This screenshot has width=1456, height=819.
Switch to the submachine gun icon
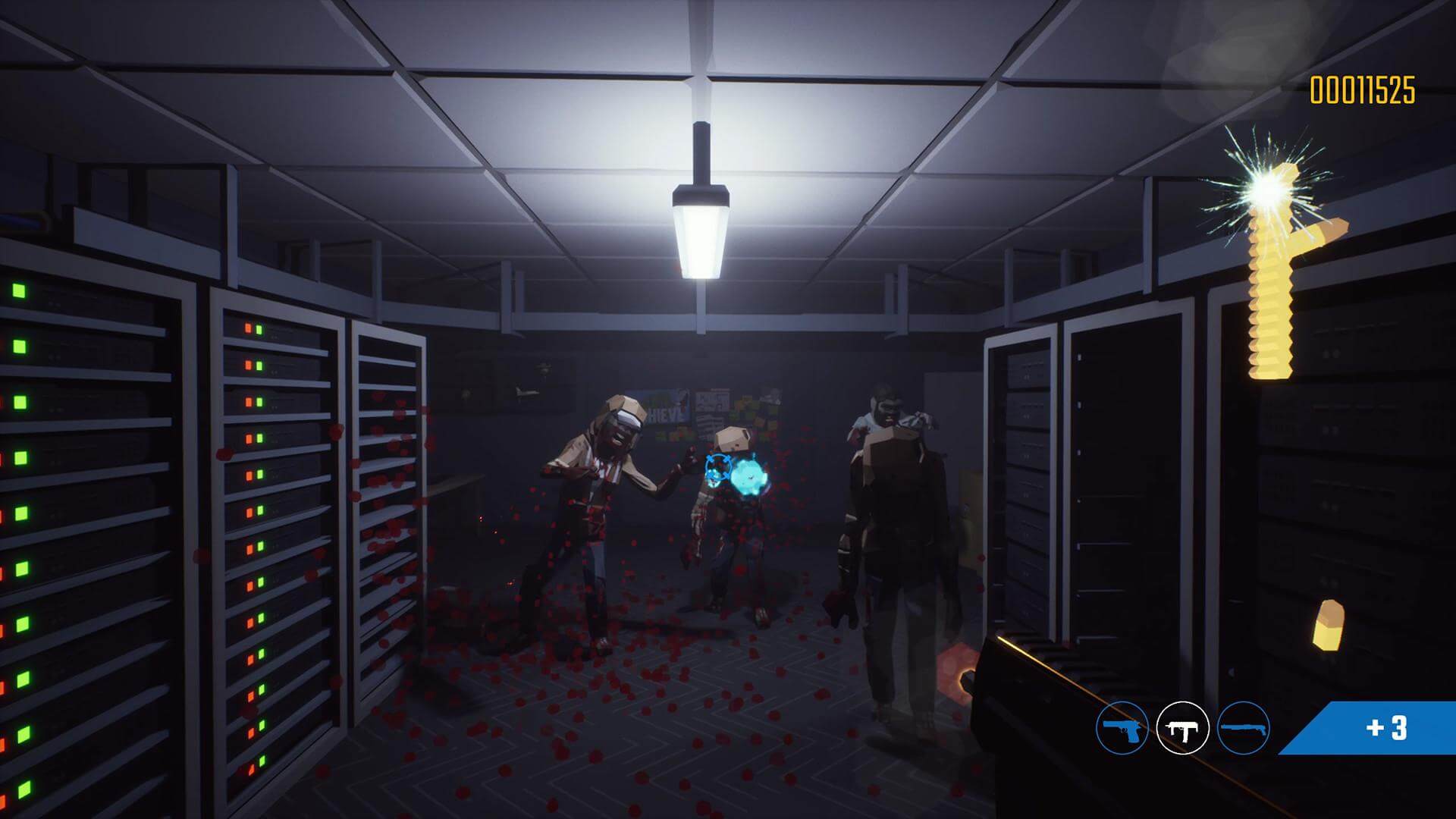click(1182, 728)
